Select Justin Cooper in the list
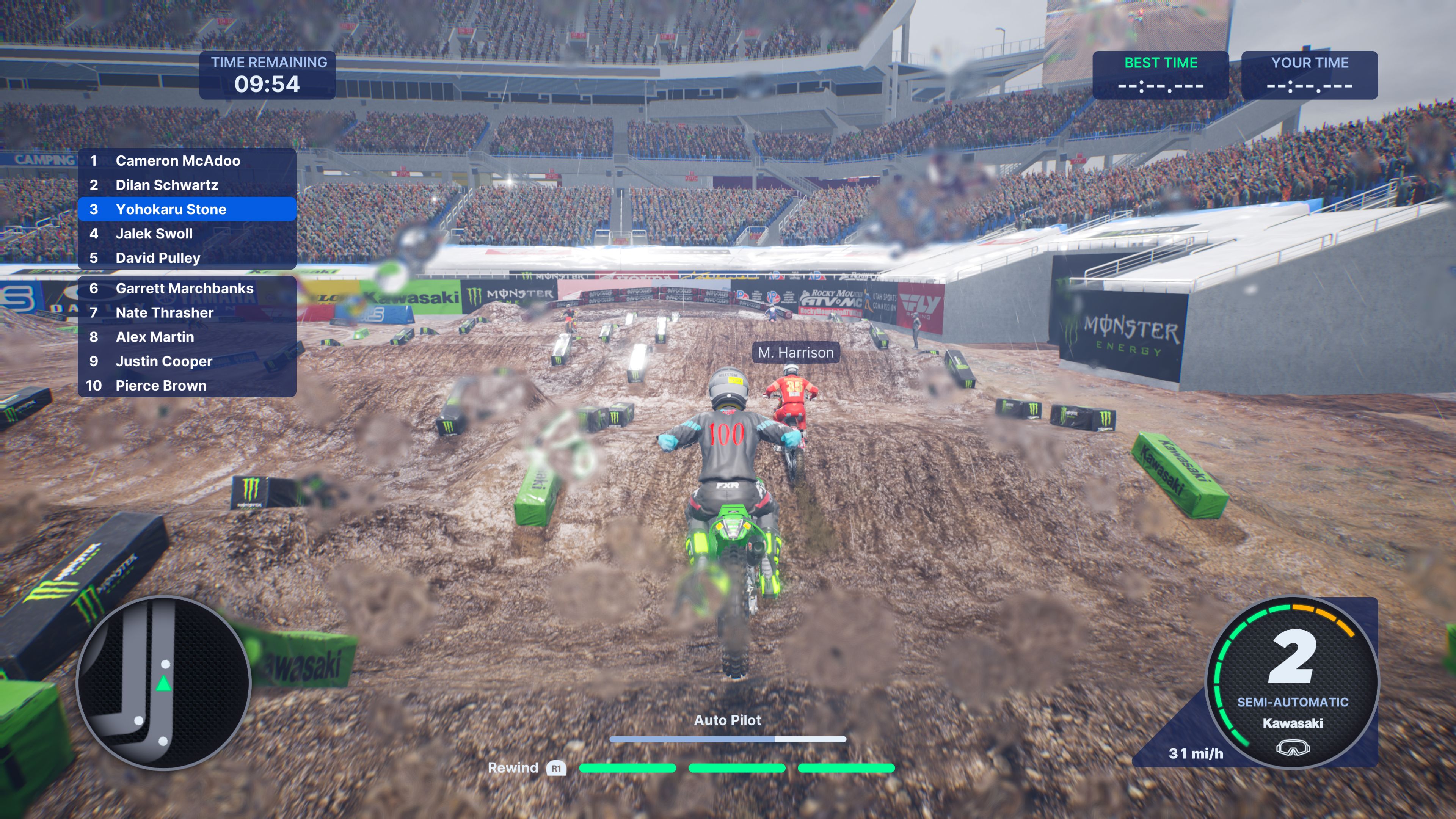 (x=187, y=362)
